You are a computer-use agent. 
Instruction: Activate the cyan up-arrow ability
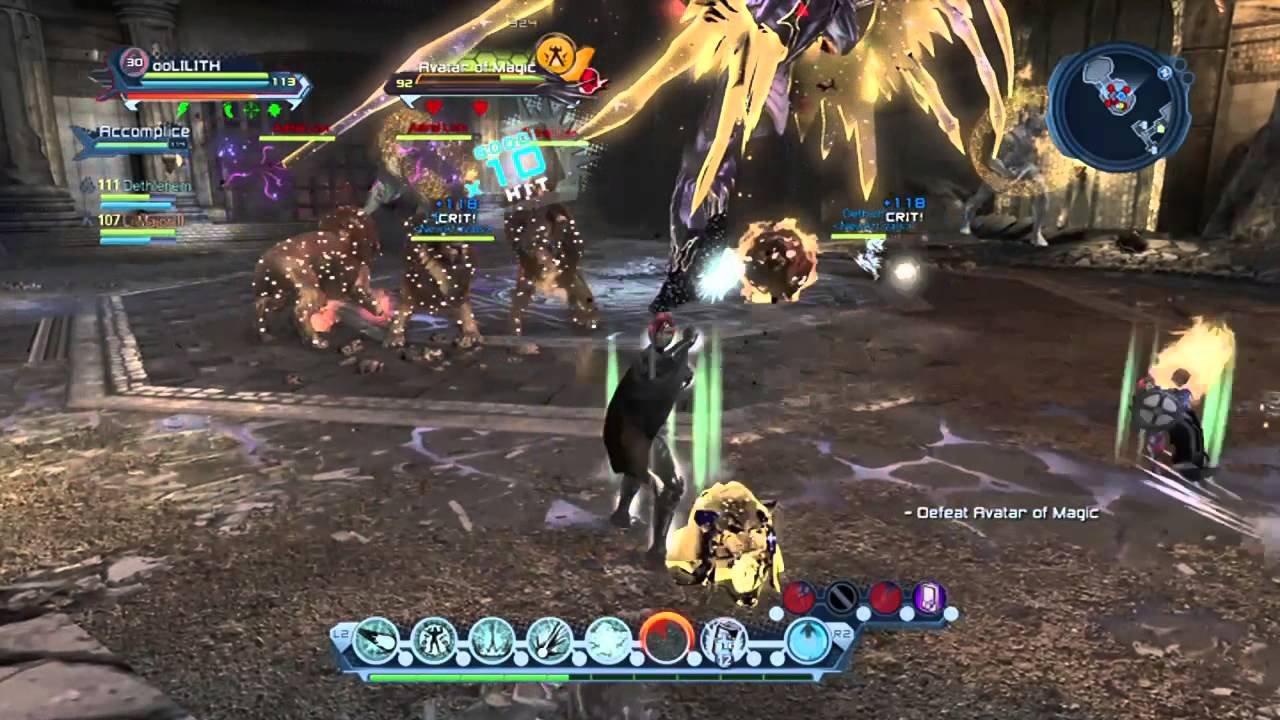[x=808, y=640]
